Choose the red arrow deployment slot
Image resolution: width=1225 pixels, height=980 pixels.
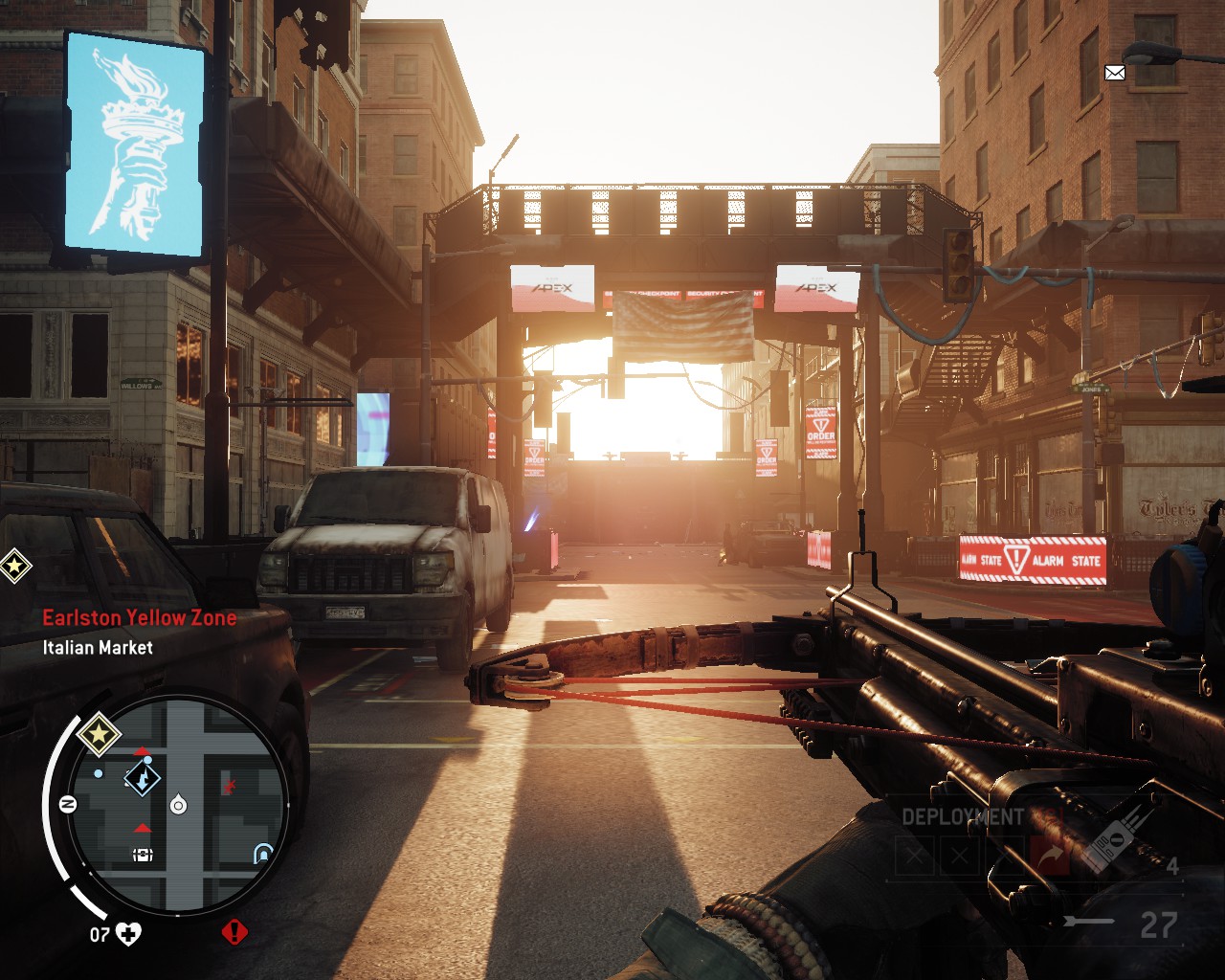1052,856
